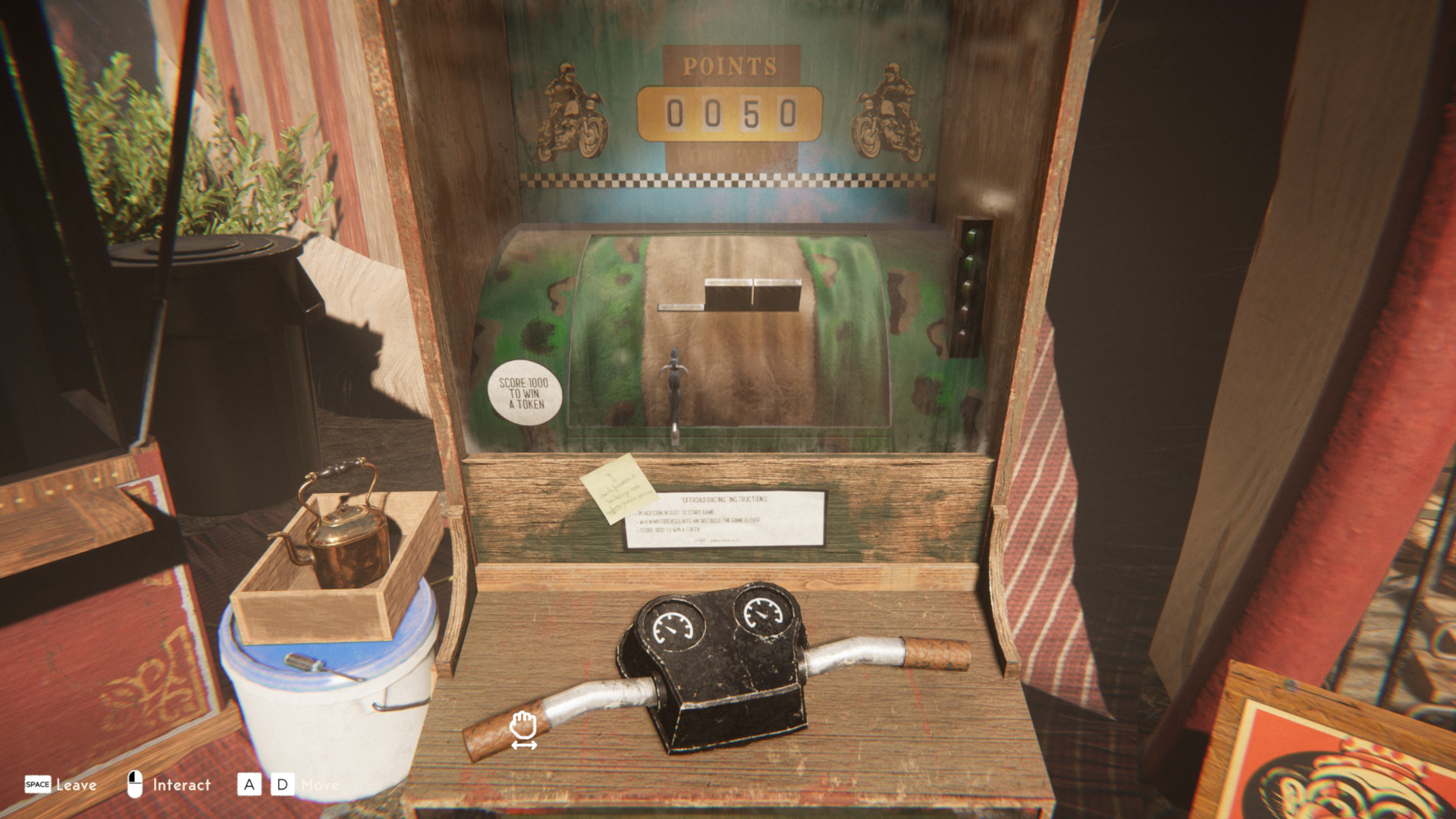Click the mouse Interact icon
1456x819 pixels.
(135, 784)
